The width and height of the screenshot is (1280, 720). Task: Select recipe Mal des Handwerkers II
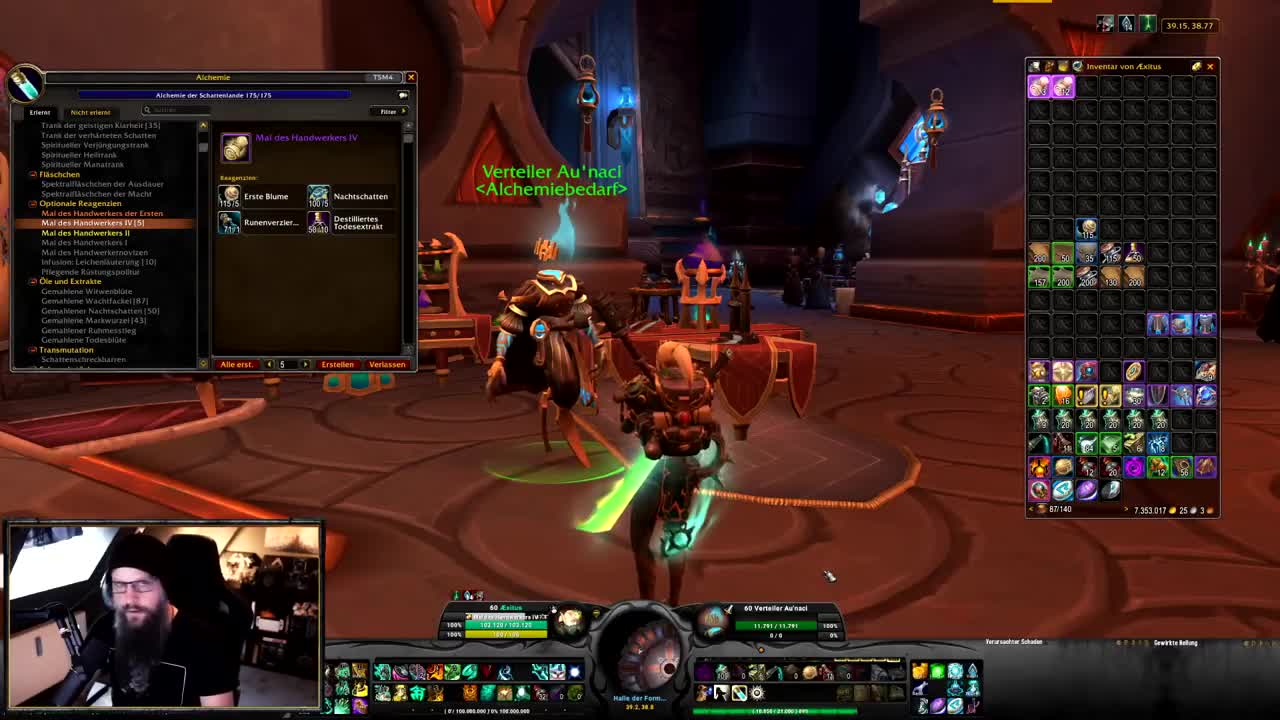tap(85, 233)
